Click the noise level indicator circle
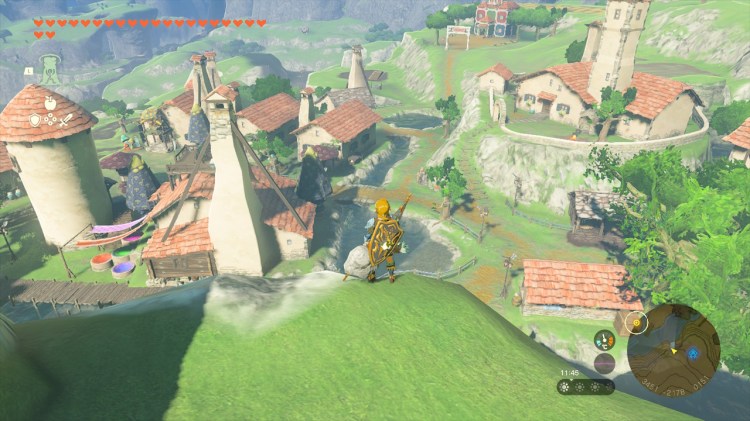 coord(604,363)
